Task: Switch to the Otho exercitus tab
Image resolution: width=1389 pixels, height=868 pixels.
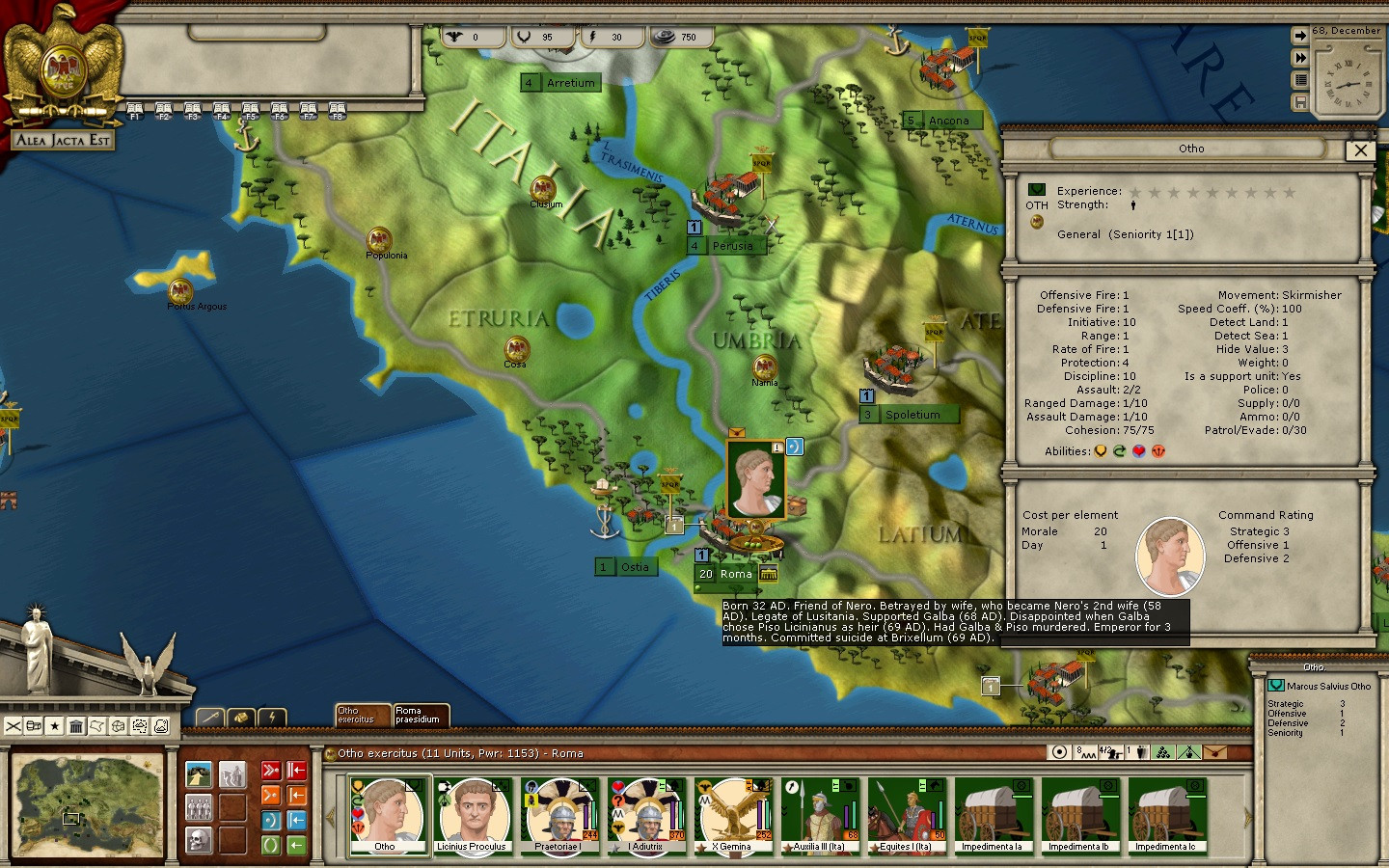Action: click(x=362, y=715)
